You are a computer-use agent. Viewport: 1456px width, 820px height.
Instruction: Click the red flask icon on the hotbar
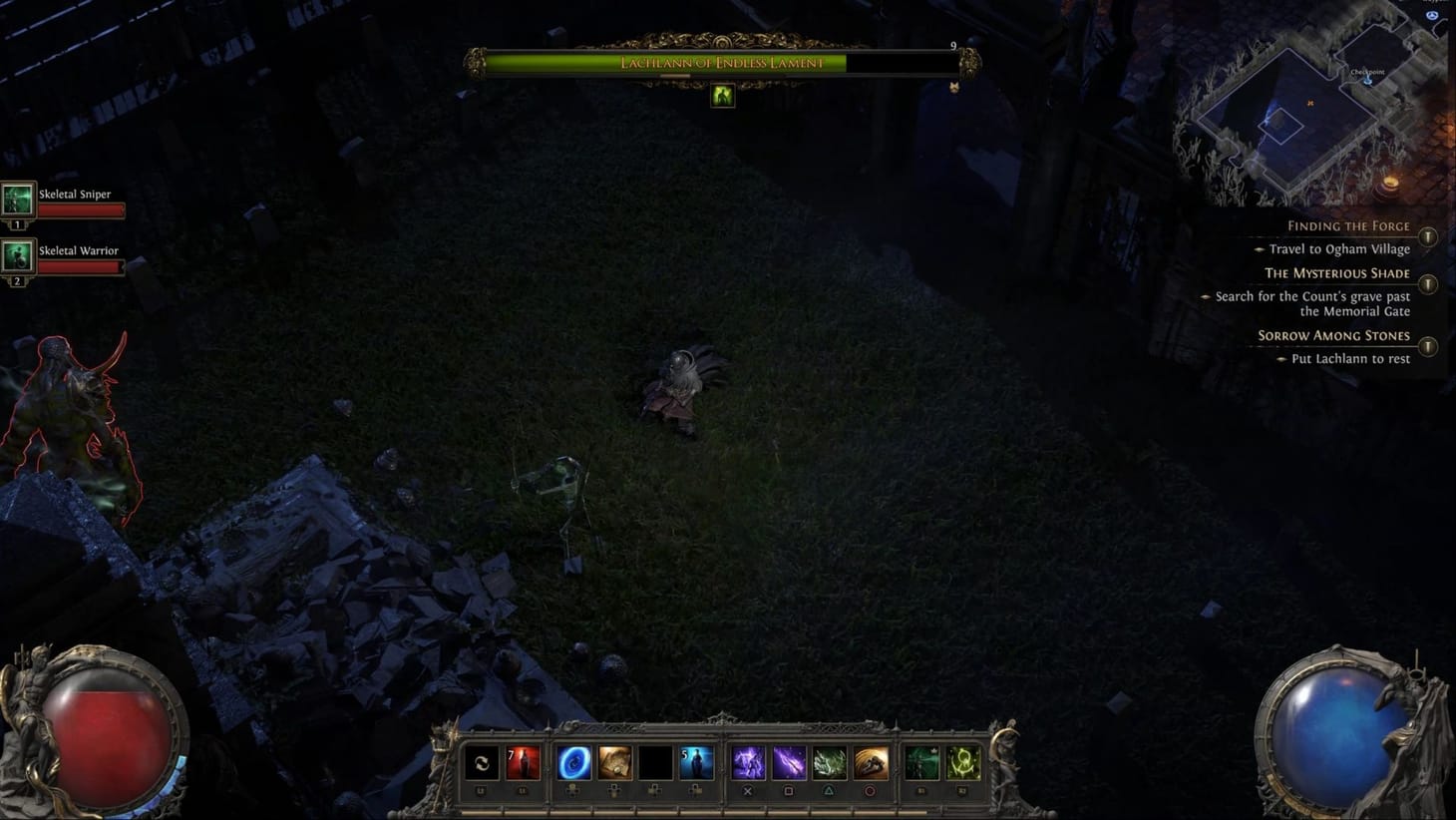(x=522, y=763)
